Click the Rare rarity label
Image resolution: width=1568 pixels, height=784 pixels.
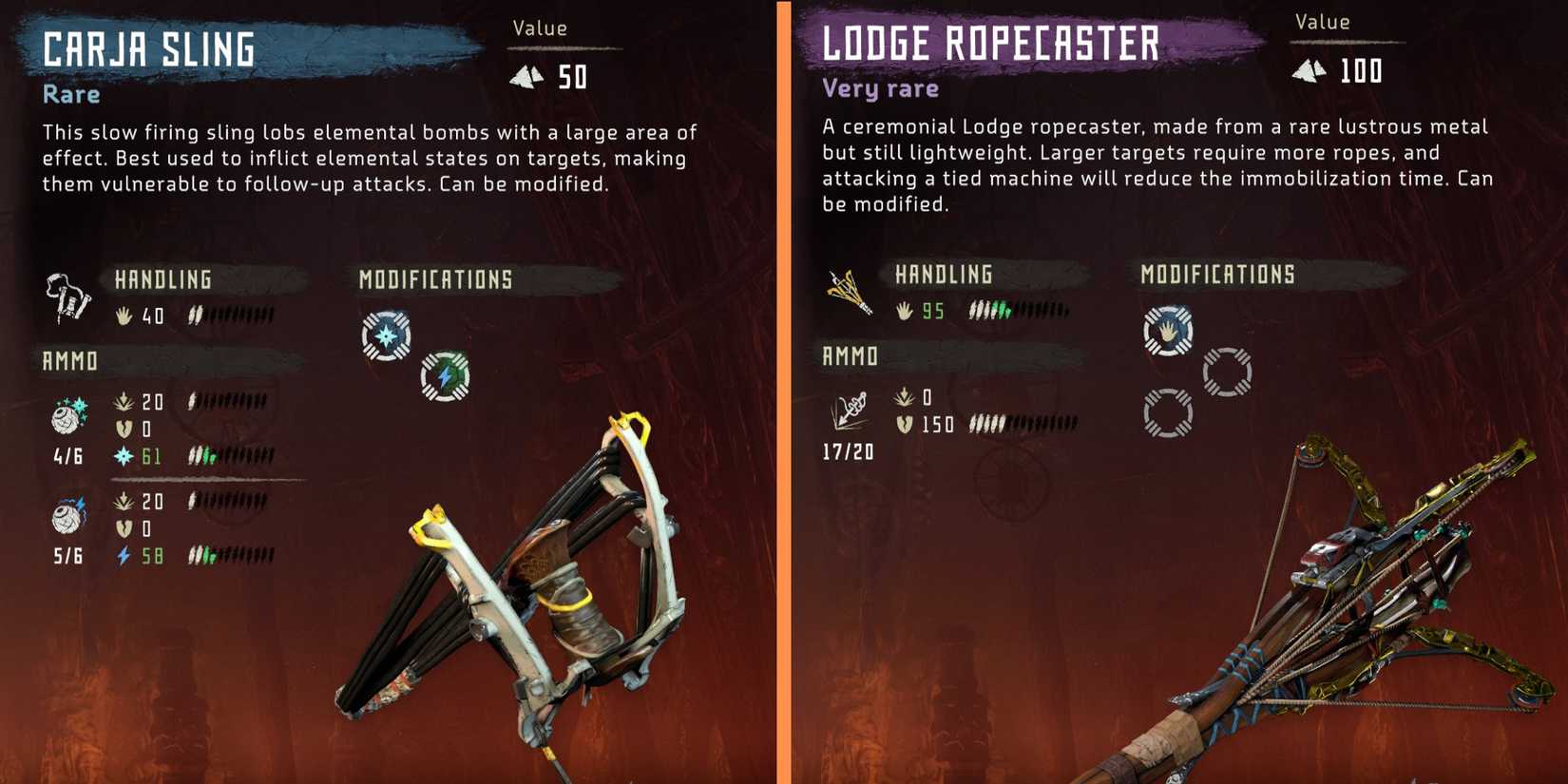pos(69,93)
